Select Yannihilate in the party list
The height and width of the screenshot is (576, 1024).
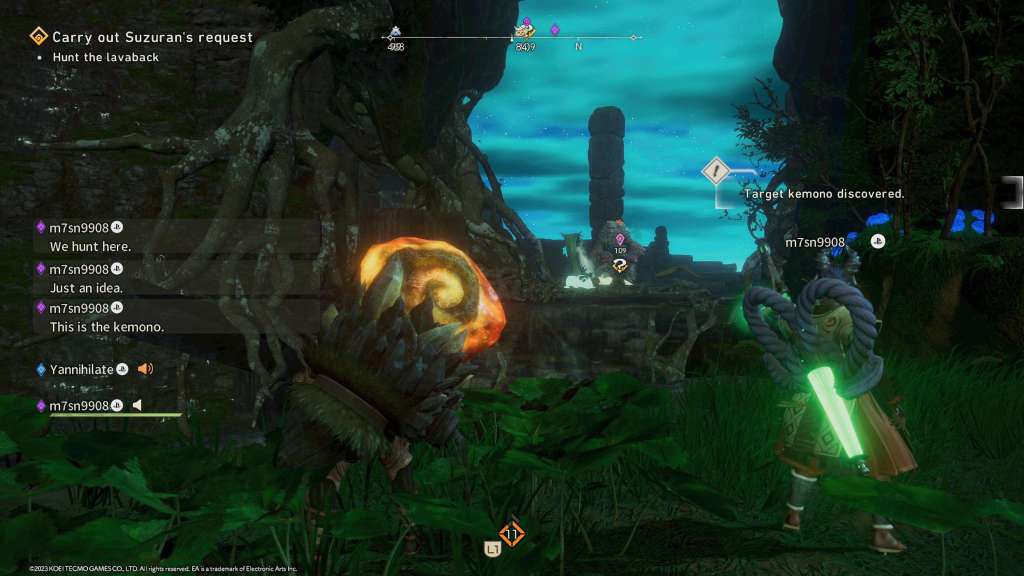click(x=81, y=369)
